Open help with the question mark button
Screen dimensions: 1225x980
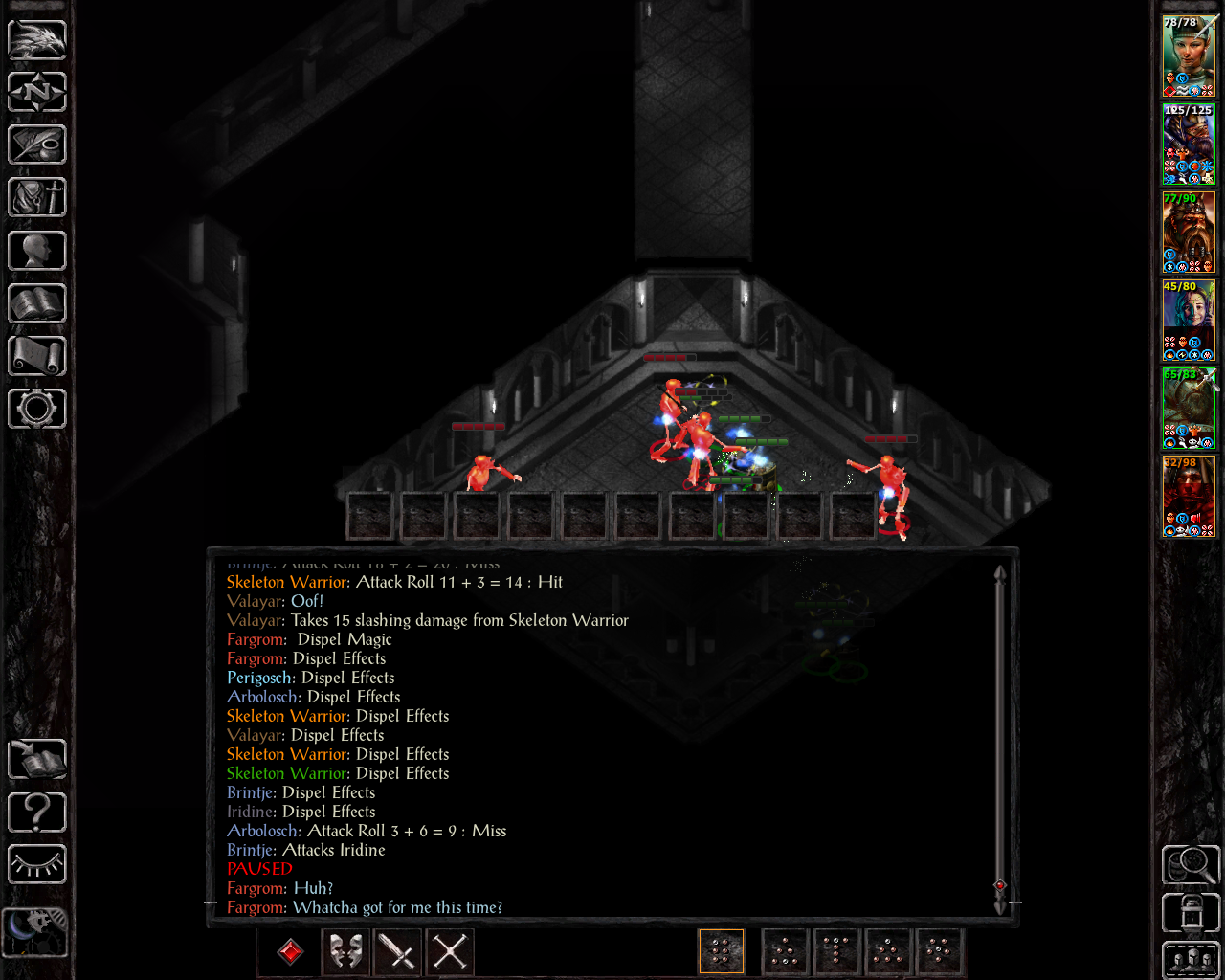coord(37,813)
